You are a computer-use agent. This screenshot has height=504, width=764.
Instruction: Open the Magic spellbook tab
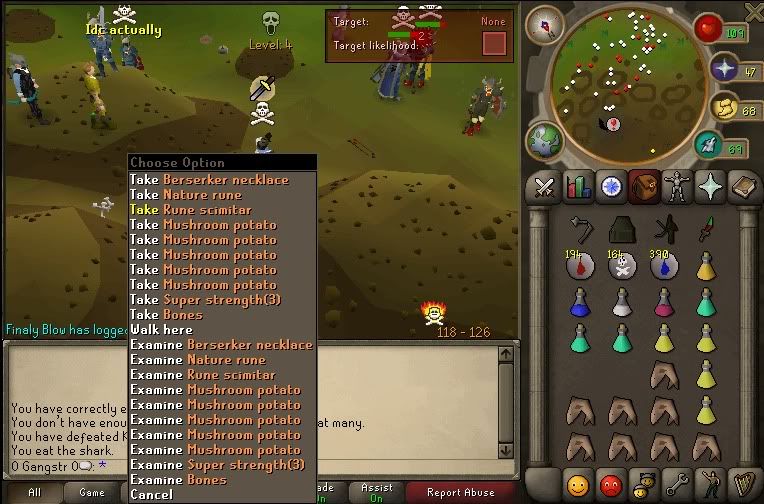[x=744, y=186]
